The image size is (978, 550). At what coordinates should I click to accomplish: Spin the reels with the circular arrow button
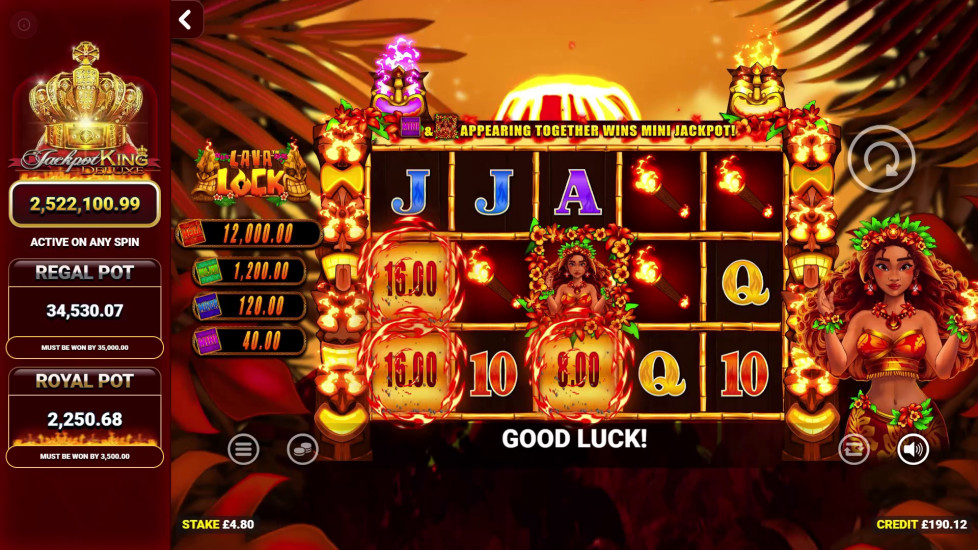coord(881,158)
